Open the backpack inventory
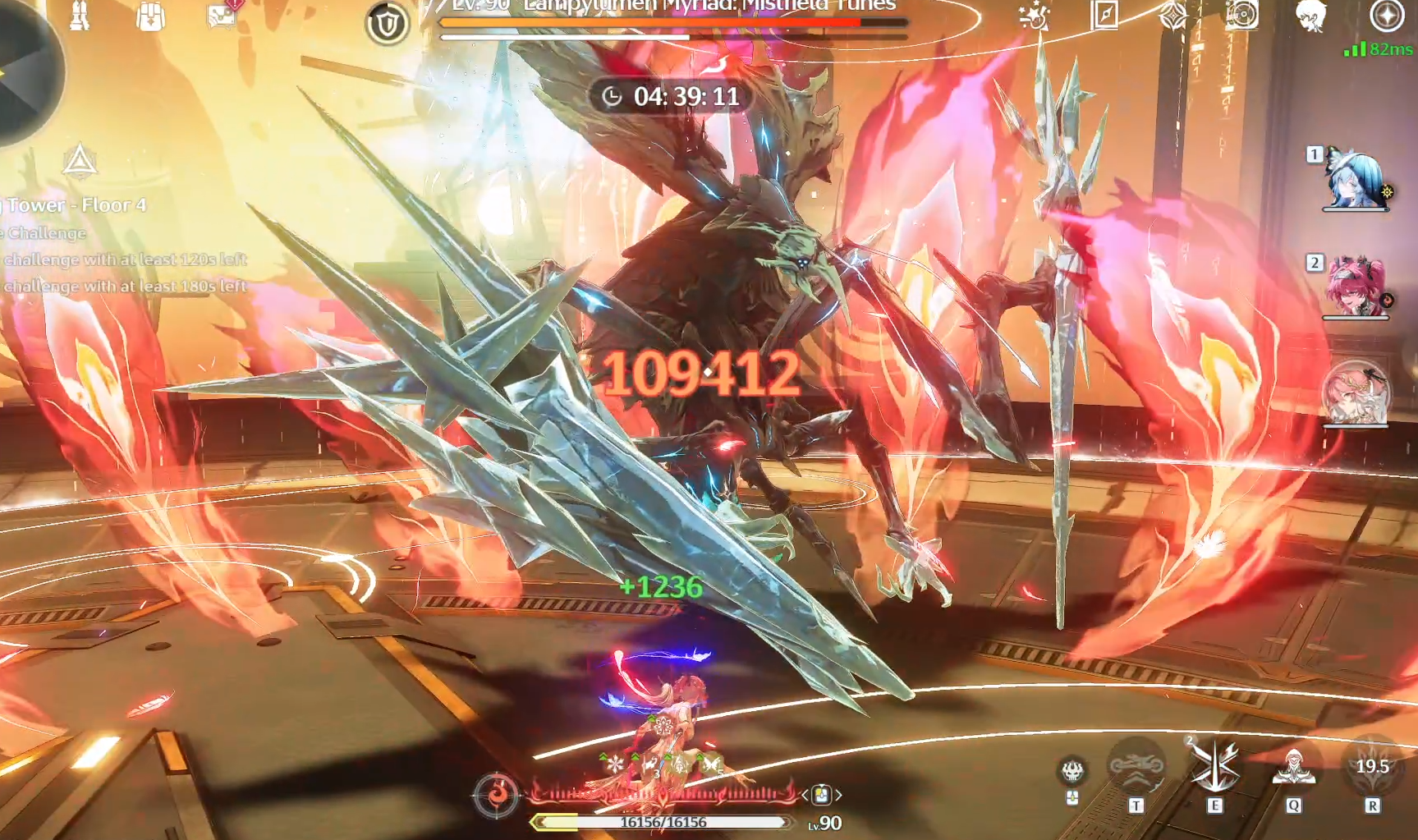1418x840 pixels. 150,15
